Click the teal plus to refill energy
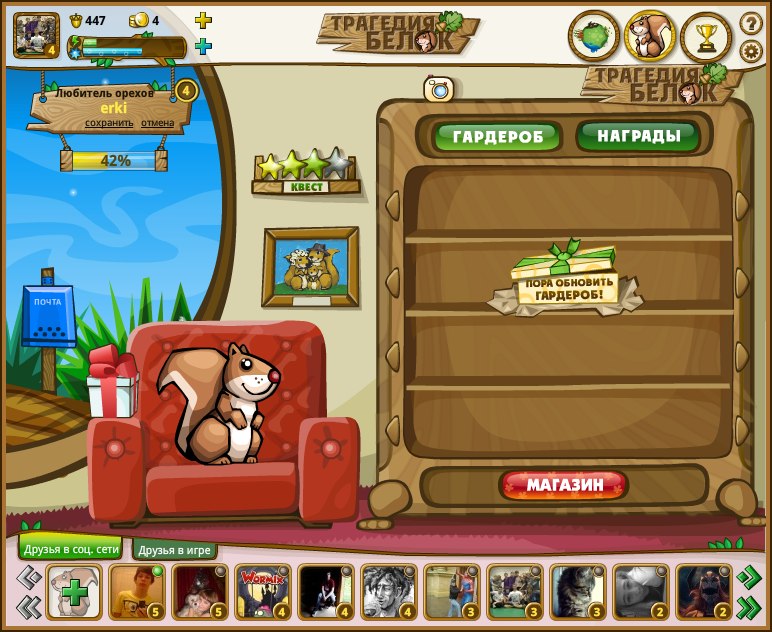The image size is (772, 632). click(203, 46)
